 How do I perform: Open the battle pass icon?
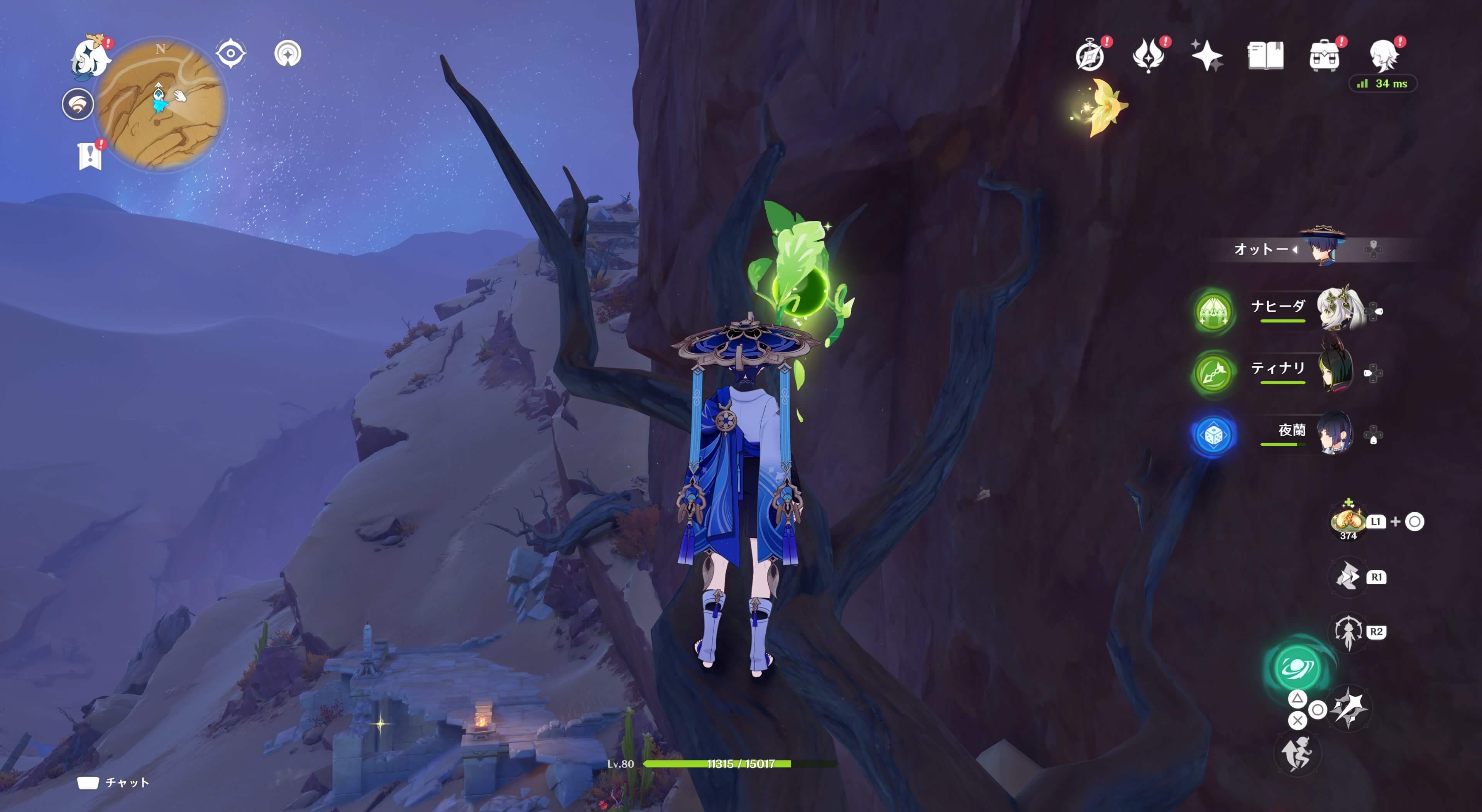pyautogui.click(x=1148, y=56)
